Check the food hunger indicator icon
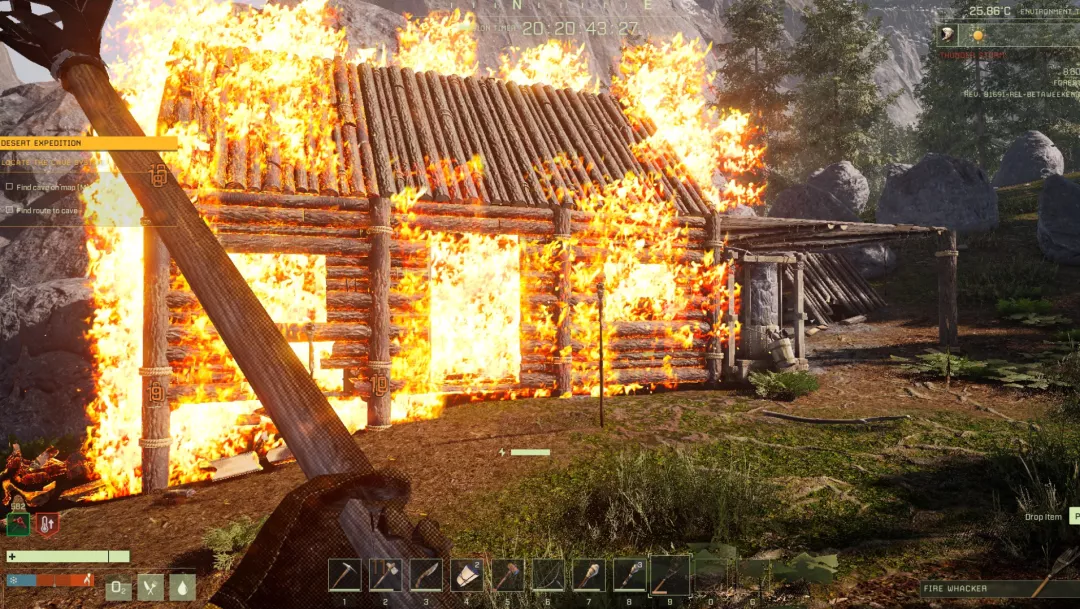This screenshot has width=1080, height=609. point(151,587)
